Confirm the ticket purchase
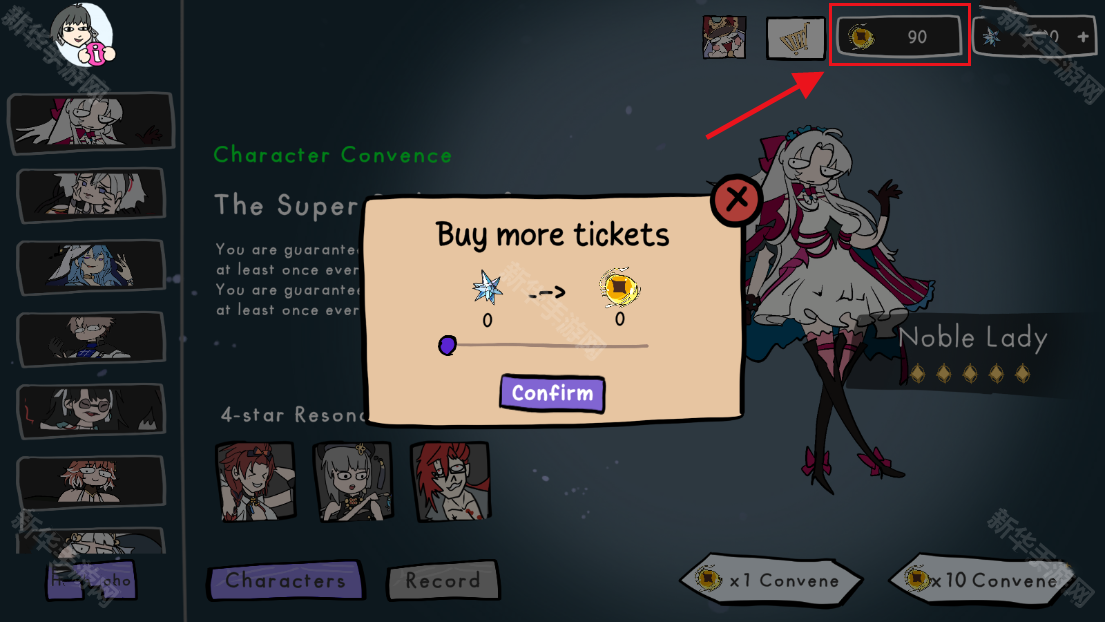Screen dimensions: 1105x622 pos(552,393)
